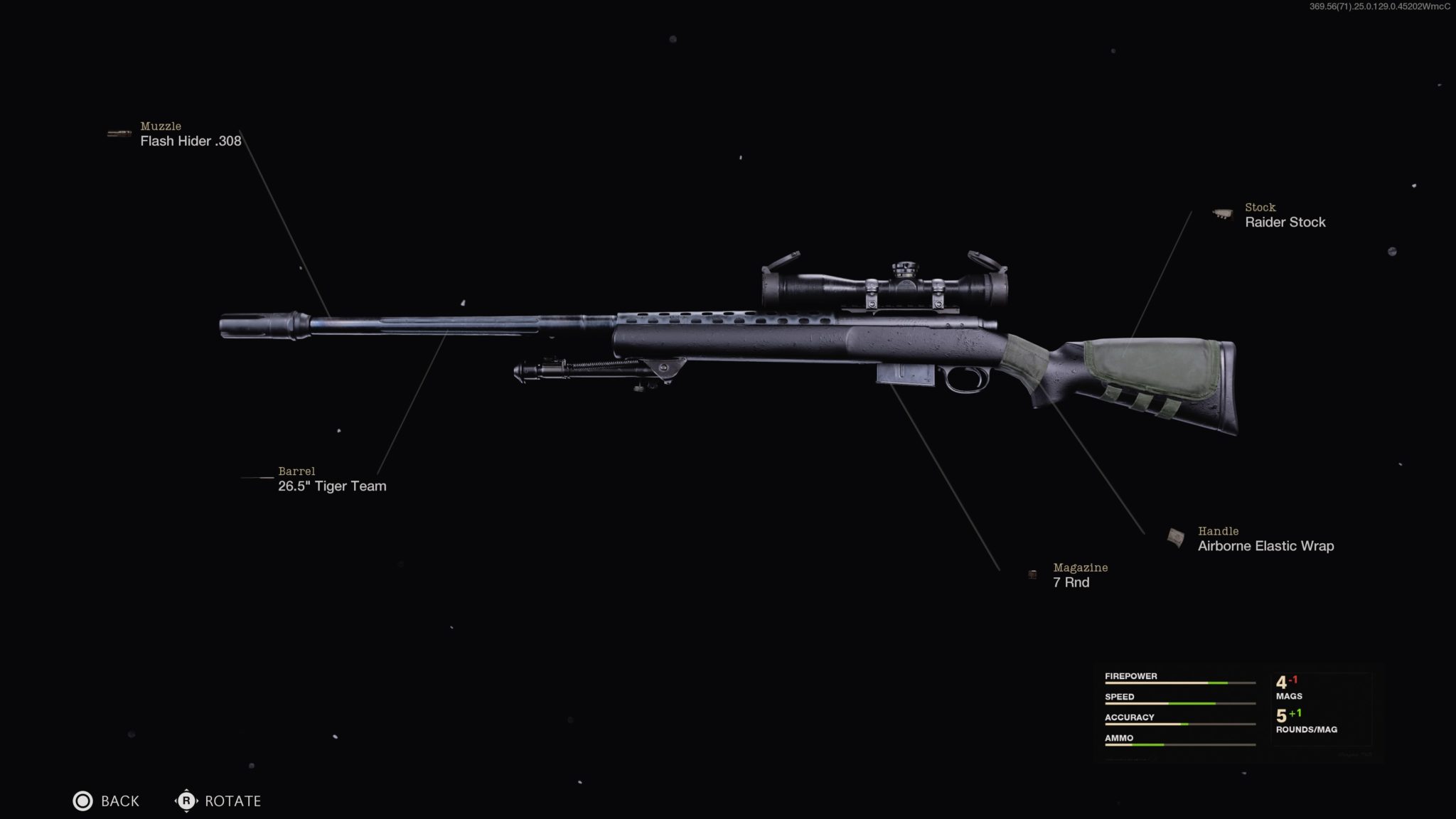Click the Airborne Elastic Wrap label

click(x=1266, y=546)
